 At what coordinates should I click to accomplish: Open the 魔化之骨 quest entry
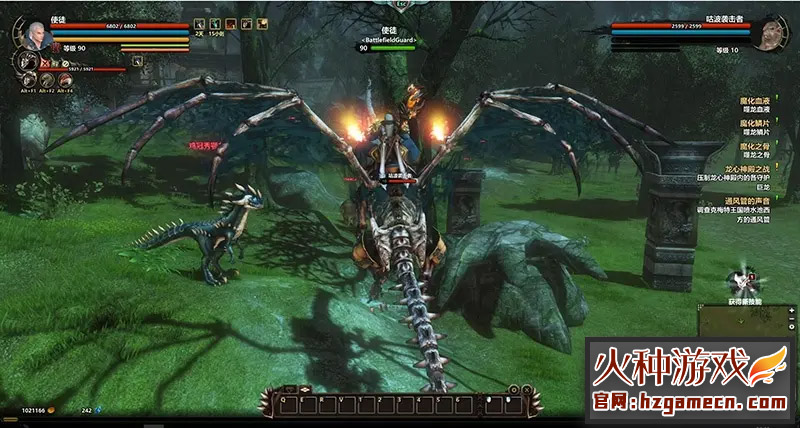pyautogui.click(x=755, y=144)
